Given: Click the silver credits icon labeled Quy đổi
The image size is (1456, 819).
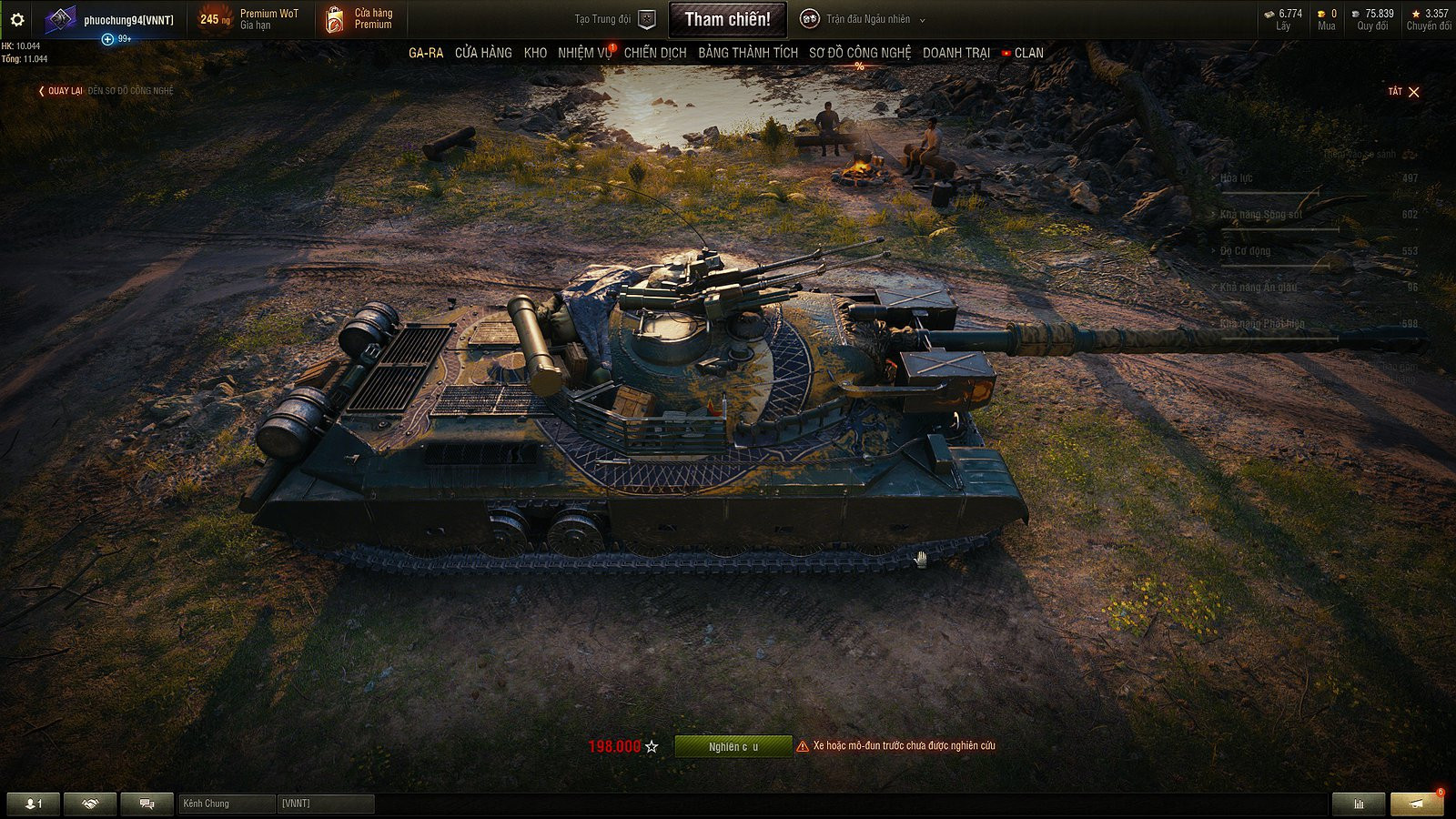Looking at the screenshot, I should (1355, 15).
